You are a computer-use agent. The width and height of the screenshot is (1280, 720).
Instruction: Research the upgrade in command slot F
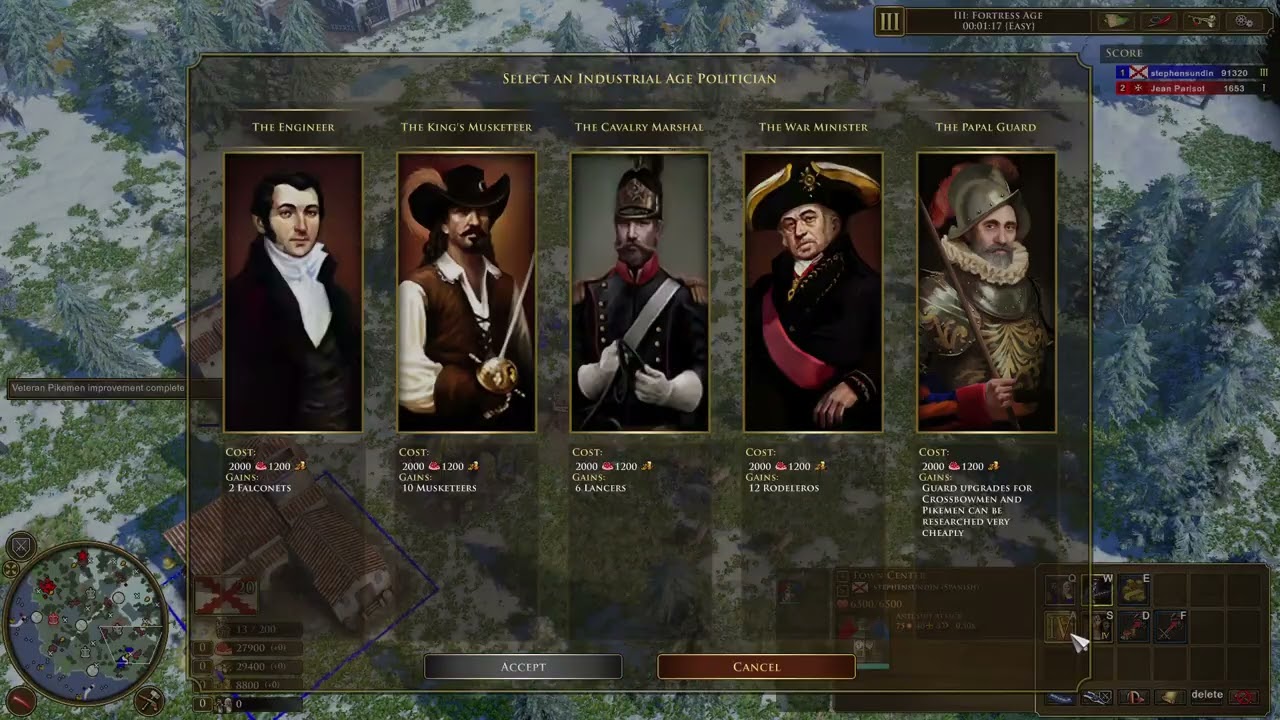[x=1170, y=627]
